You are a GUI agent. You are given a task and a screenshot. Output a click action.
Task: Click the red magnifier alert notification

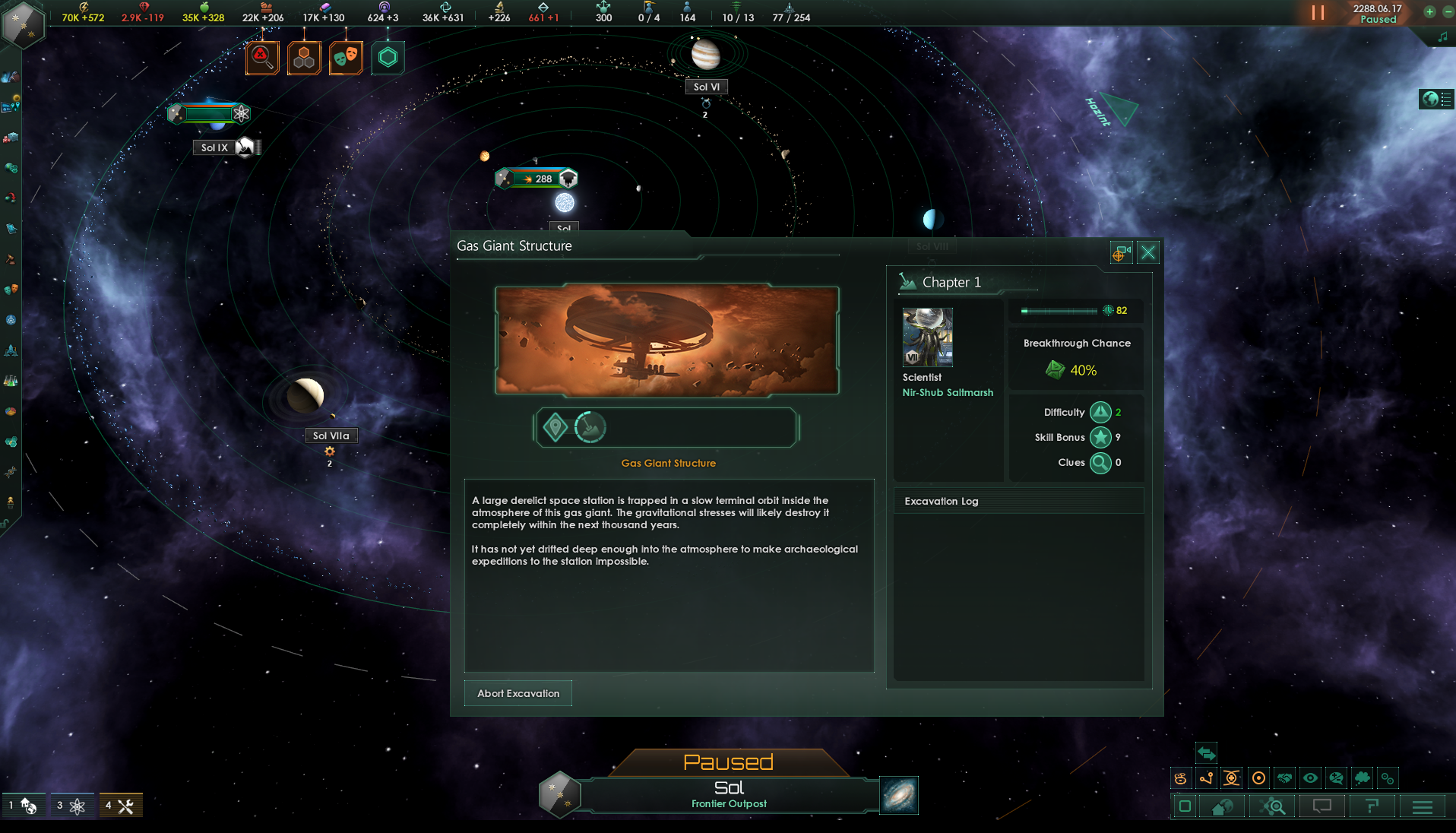(x=262, y=57)
